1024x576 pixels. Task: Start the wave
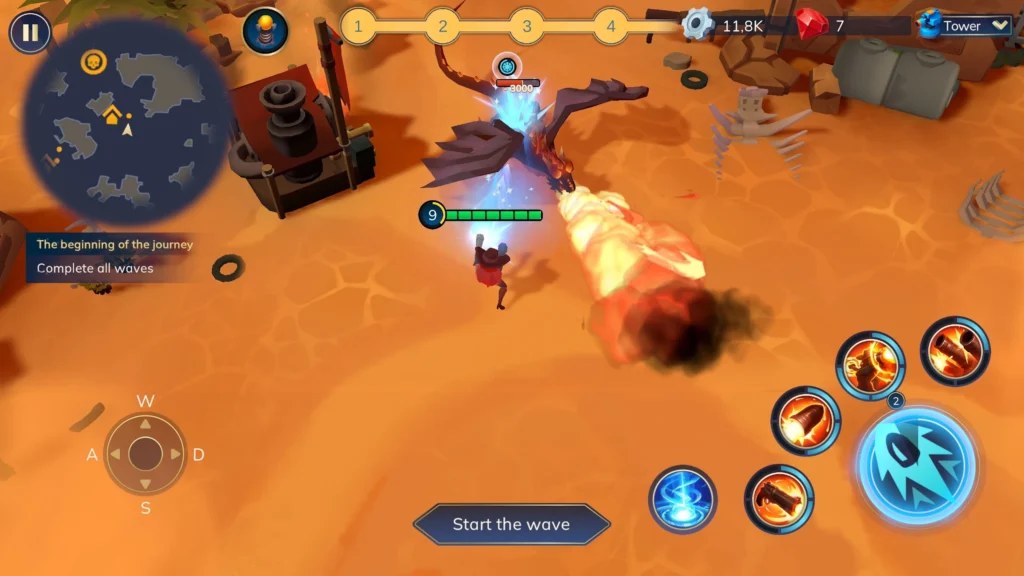(x=511, y=524)
